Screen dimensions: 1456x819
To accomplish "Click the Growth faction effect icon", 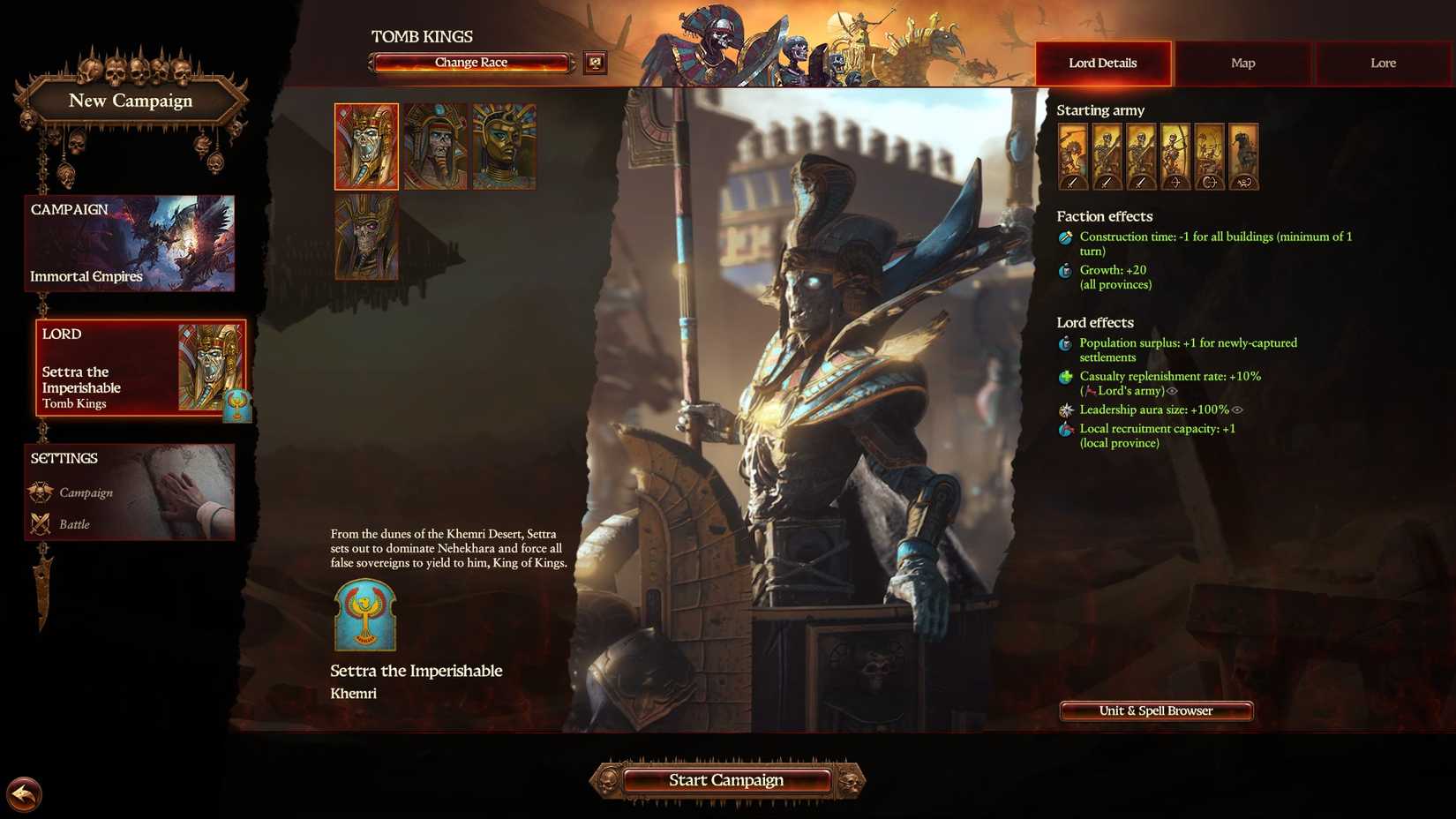I will (1064, 271).
